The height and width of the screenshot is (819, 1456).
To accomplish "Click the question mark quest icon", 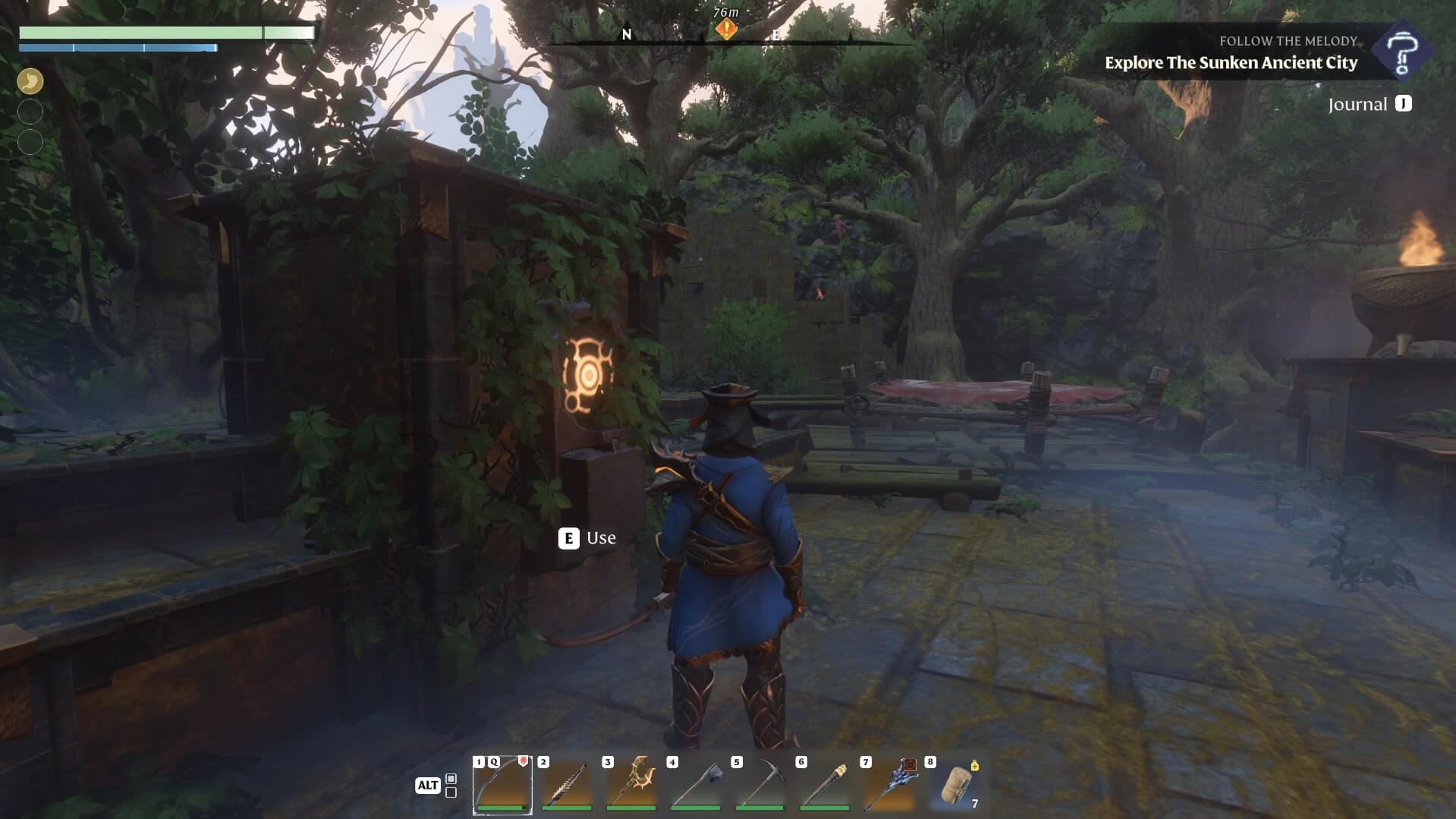I will pyautogui.click(x=1401, y=52).
